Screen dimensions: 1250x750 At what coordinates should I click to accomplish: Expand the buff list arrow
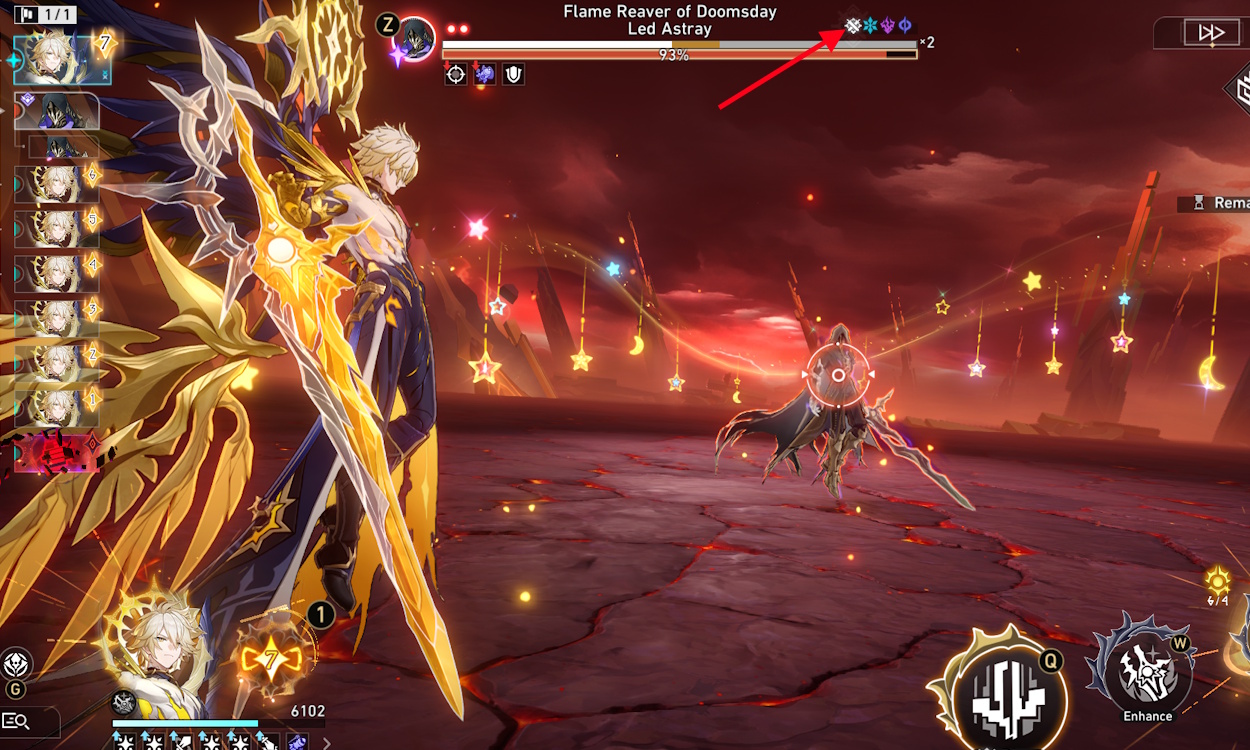[327, 742]
